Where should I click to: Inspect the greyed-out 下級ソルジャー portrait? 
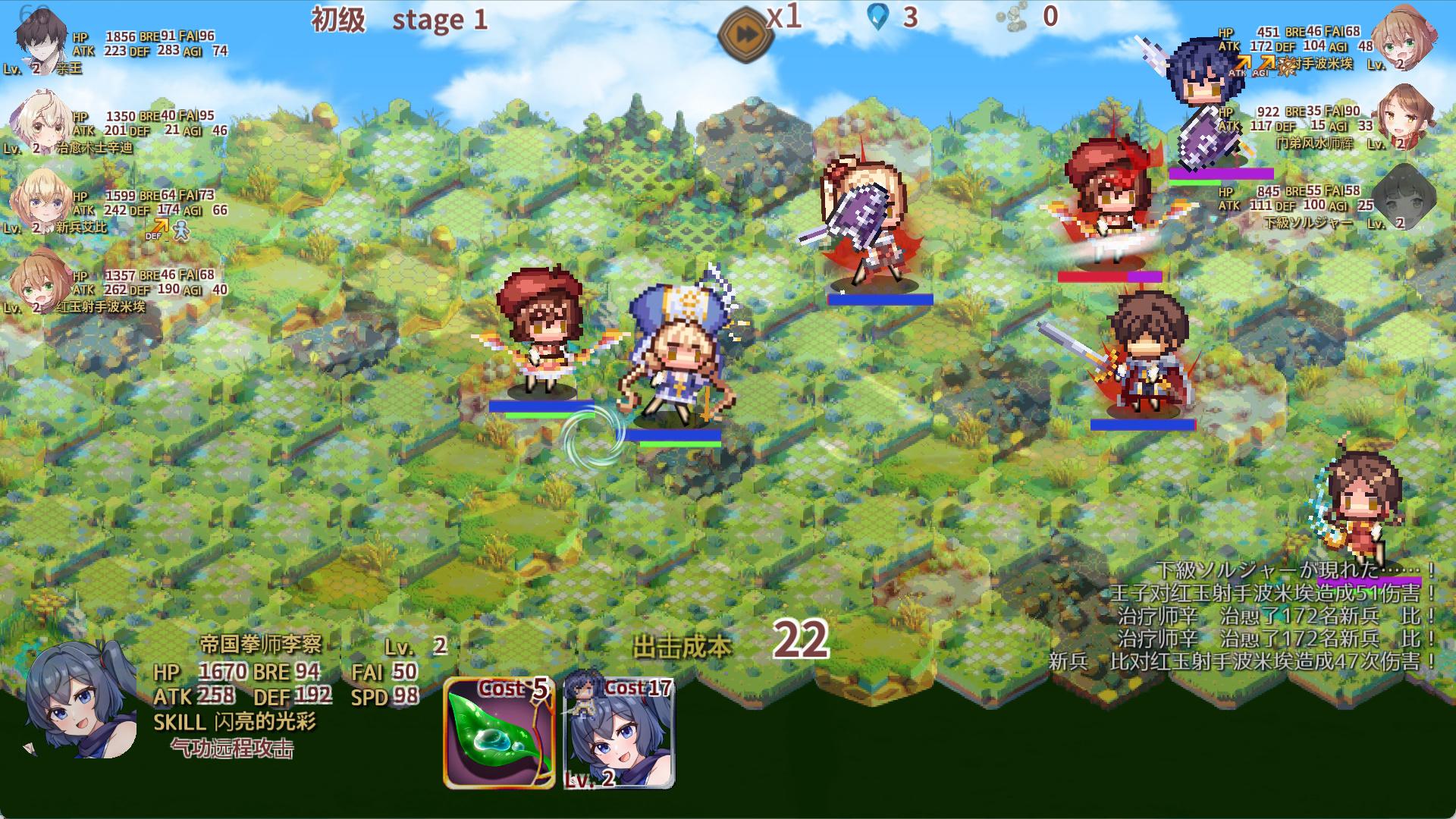coord(1404,197)
